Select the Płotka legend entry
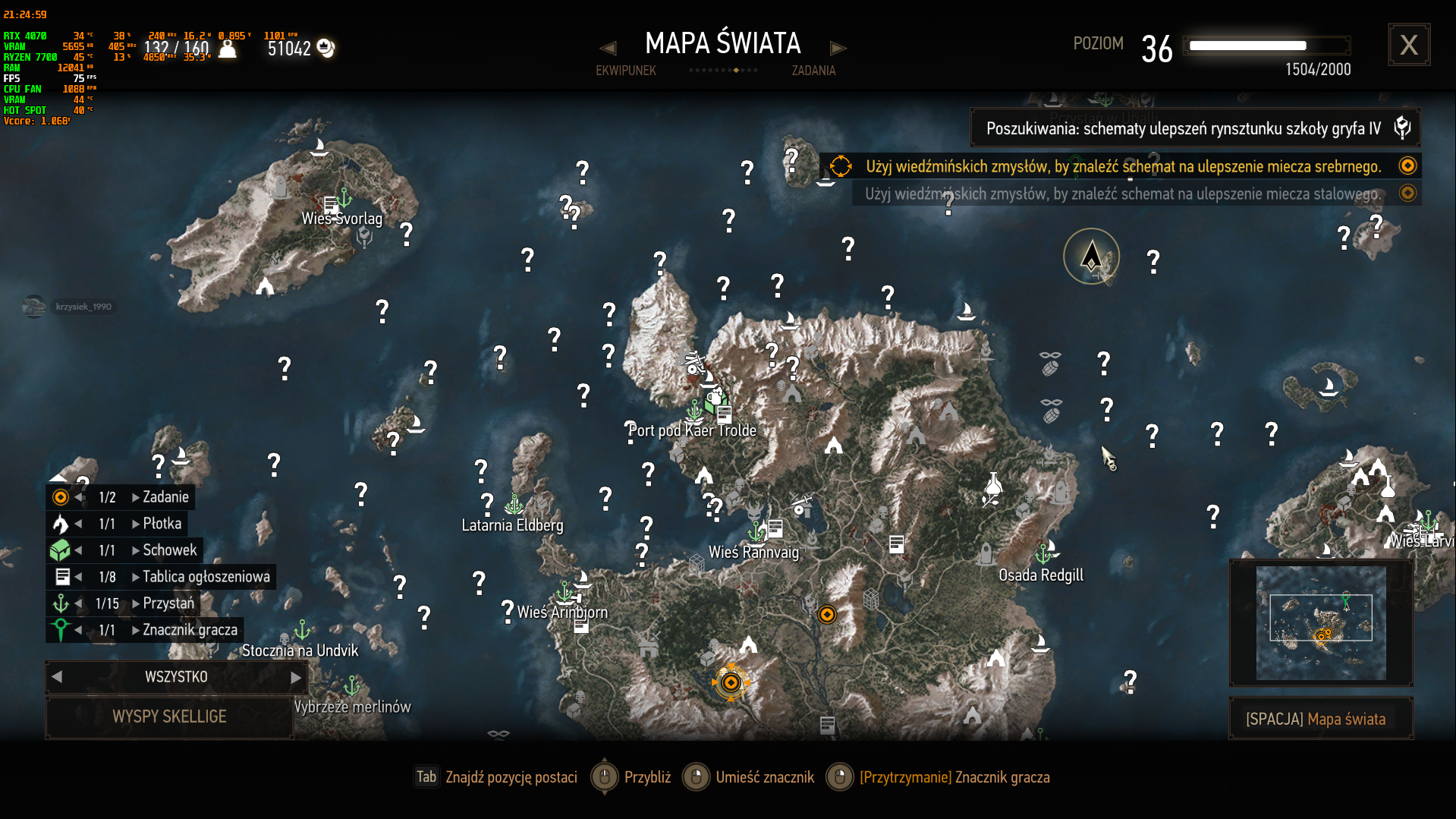 (x=162, y=524)
